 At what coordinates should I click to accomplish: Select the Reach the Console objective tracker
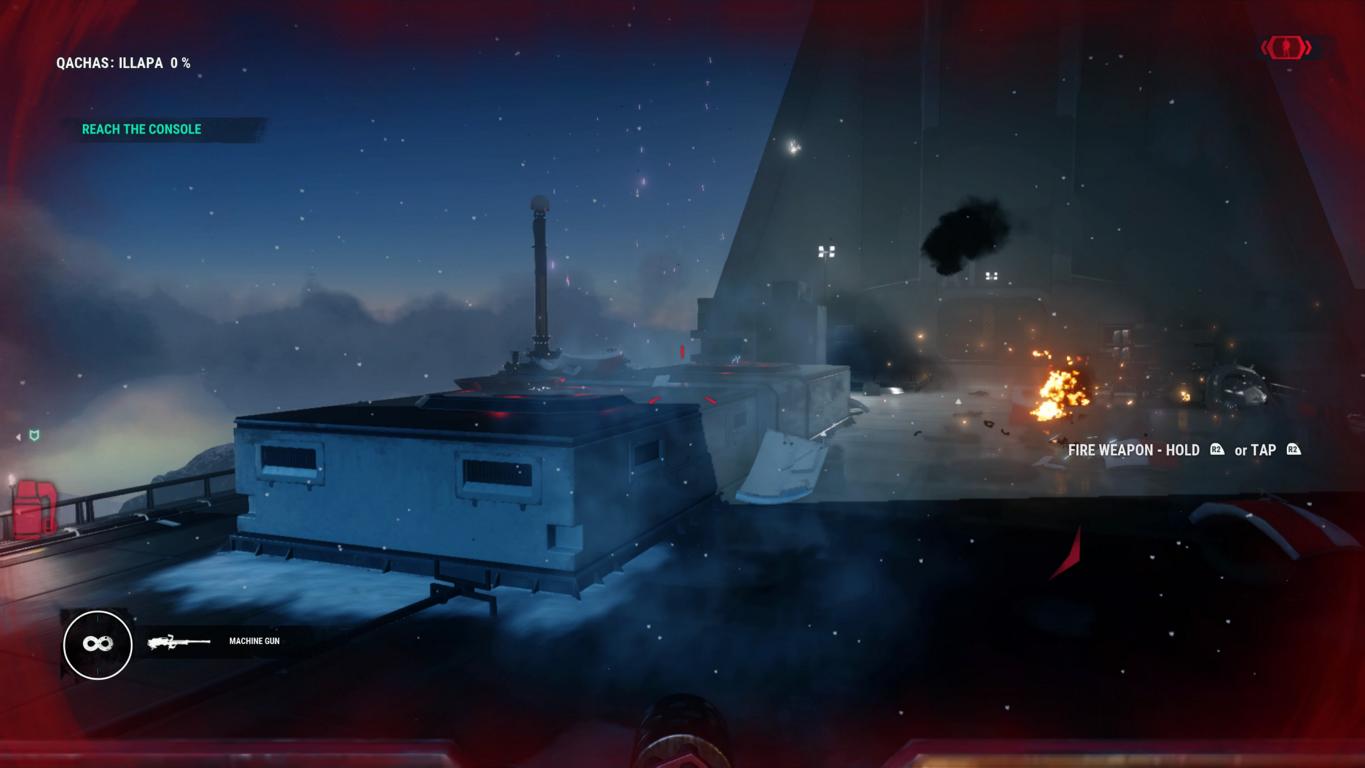pyautogui.click(x=142, y=129)
